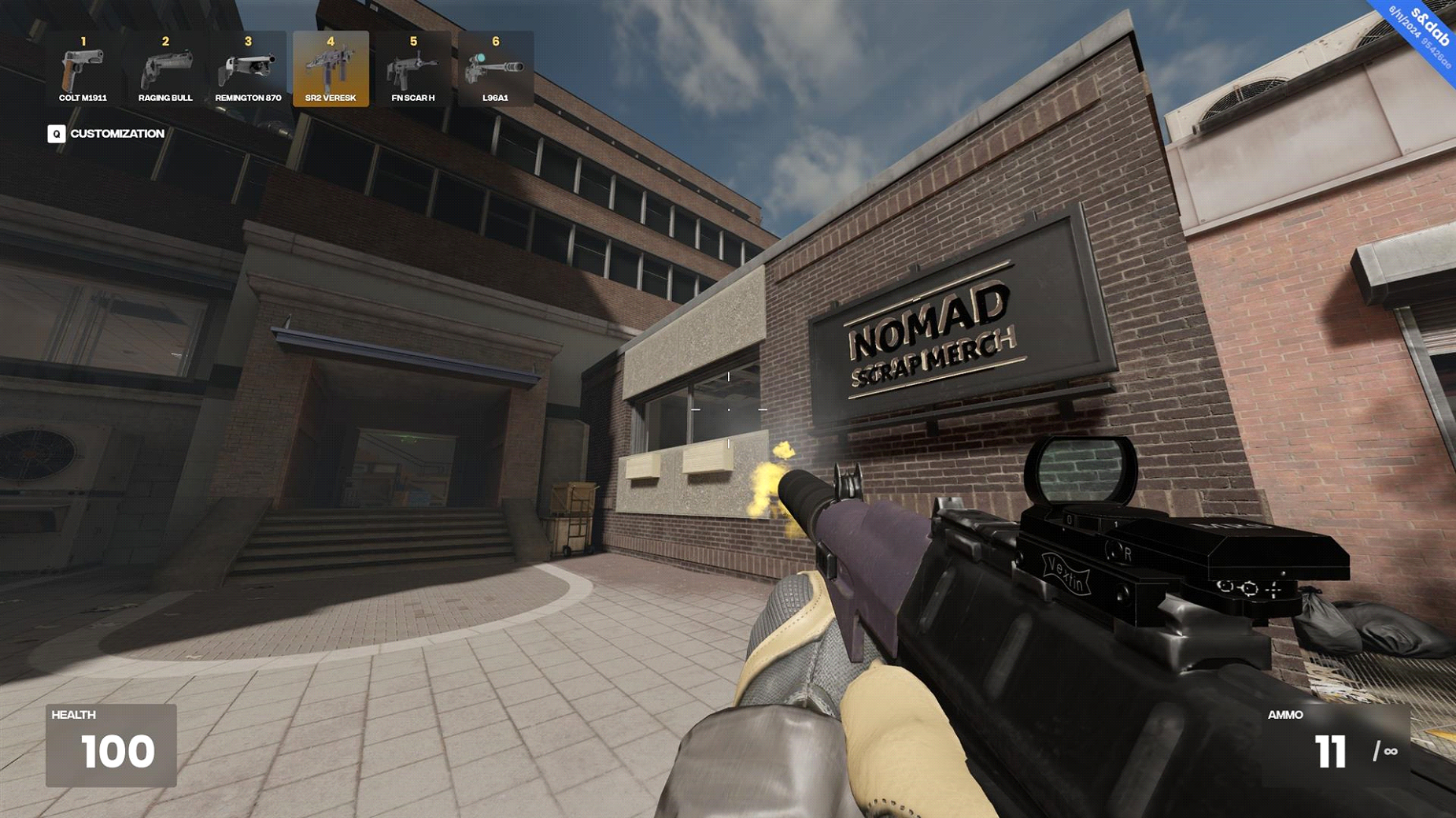The height and width of the screenshot is (818, 1456).
Task: Switch to the Raging Bull revolver
Action: 165,69
